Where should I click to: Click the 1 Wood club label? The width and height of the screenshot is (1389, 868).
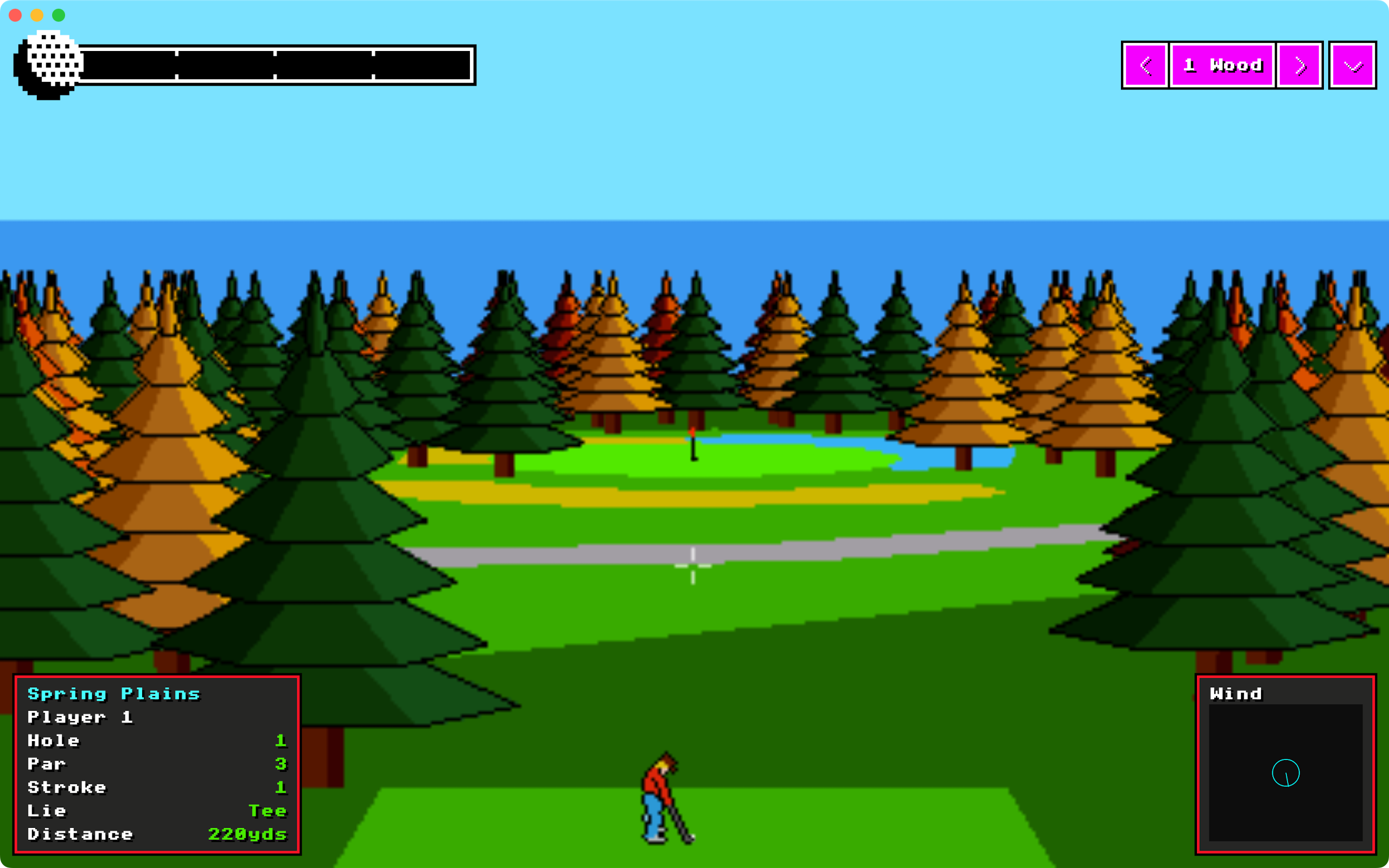1222,66
